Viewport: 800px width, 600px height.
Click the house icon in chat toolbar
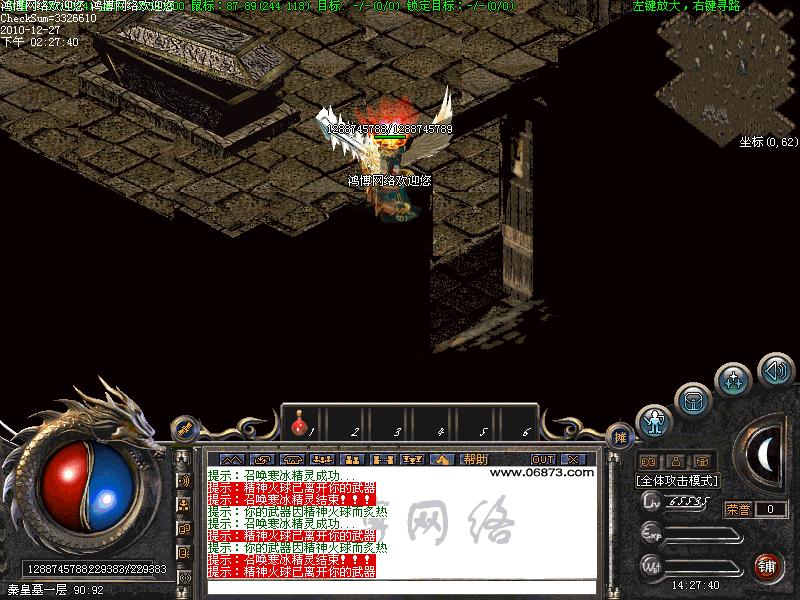coord(441,459)
